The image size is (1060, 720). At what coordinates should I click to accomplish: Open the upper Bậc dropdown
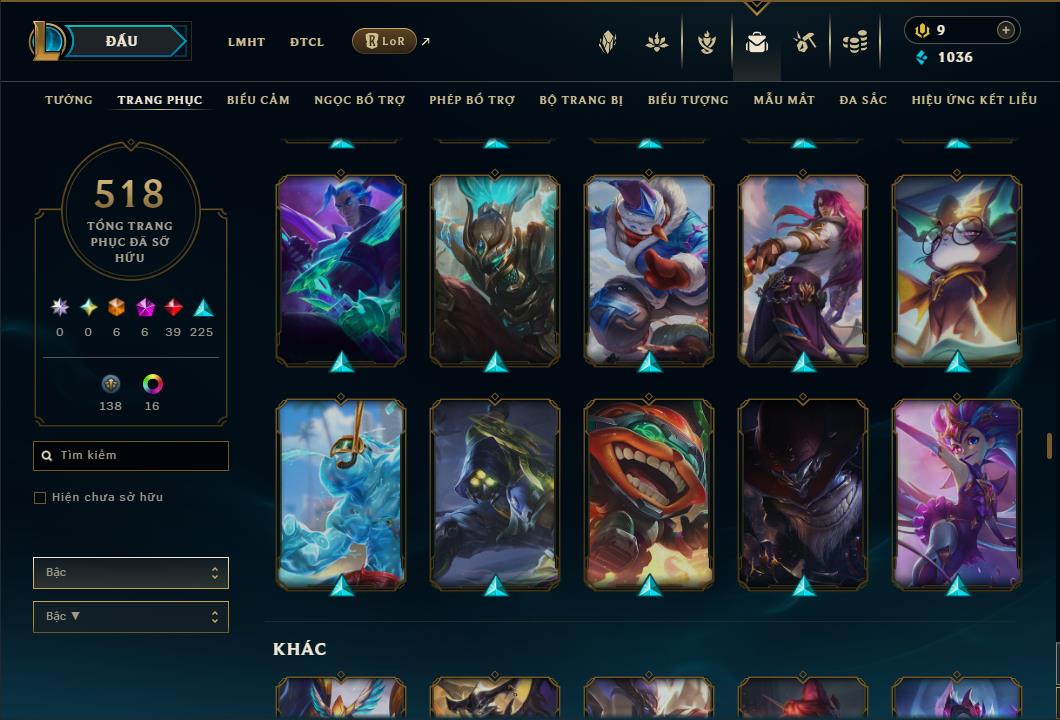131,573
